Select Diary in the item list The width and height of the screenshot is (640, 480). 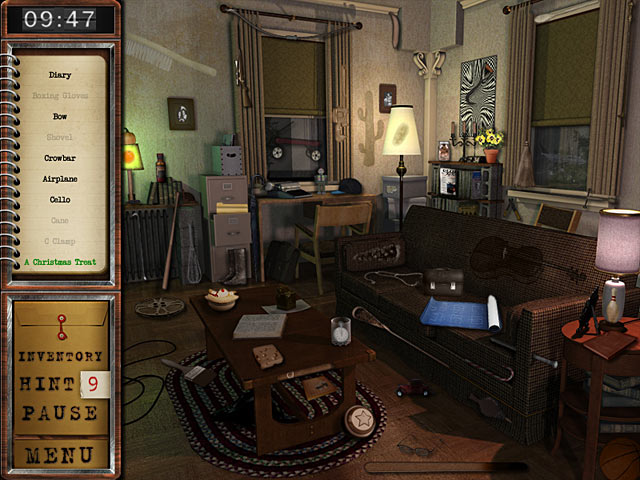click(x=60, y=74)
